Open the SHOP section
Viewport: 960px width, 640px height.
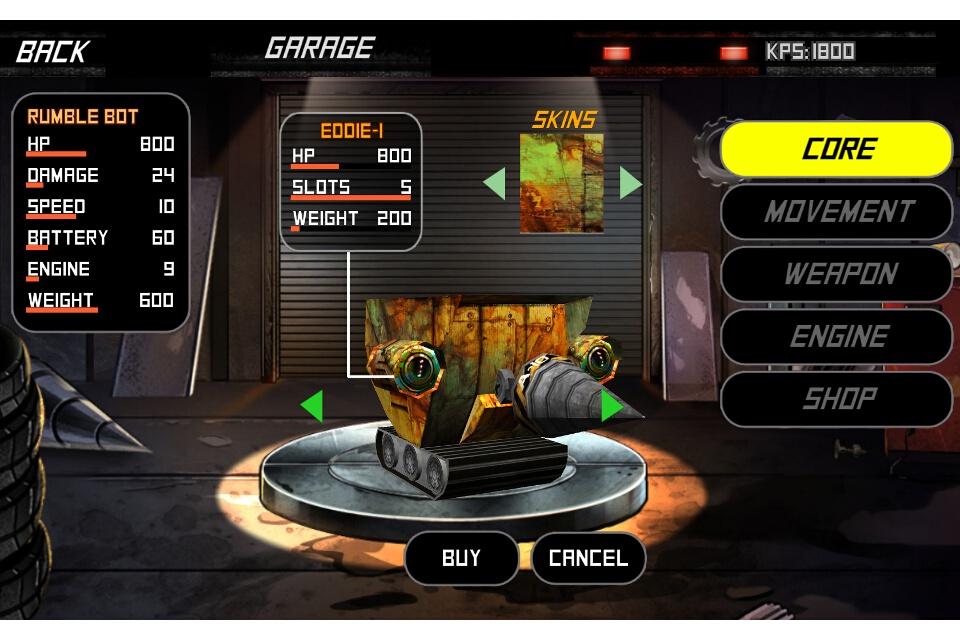point(837,399)
